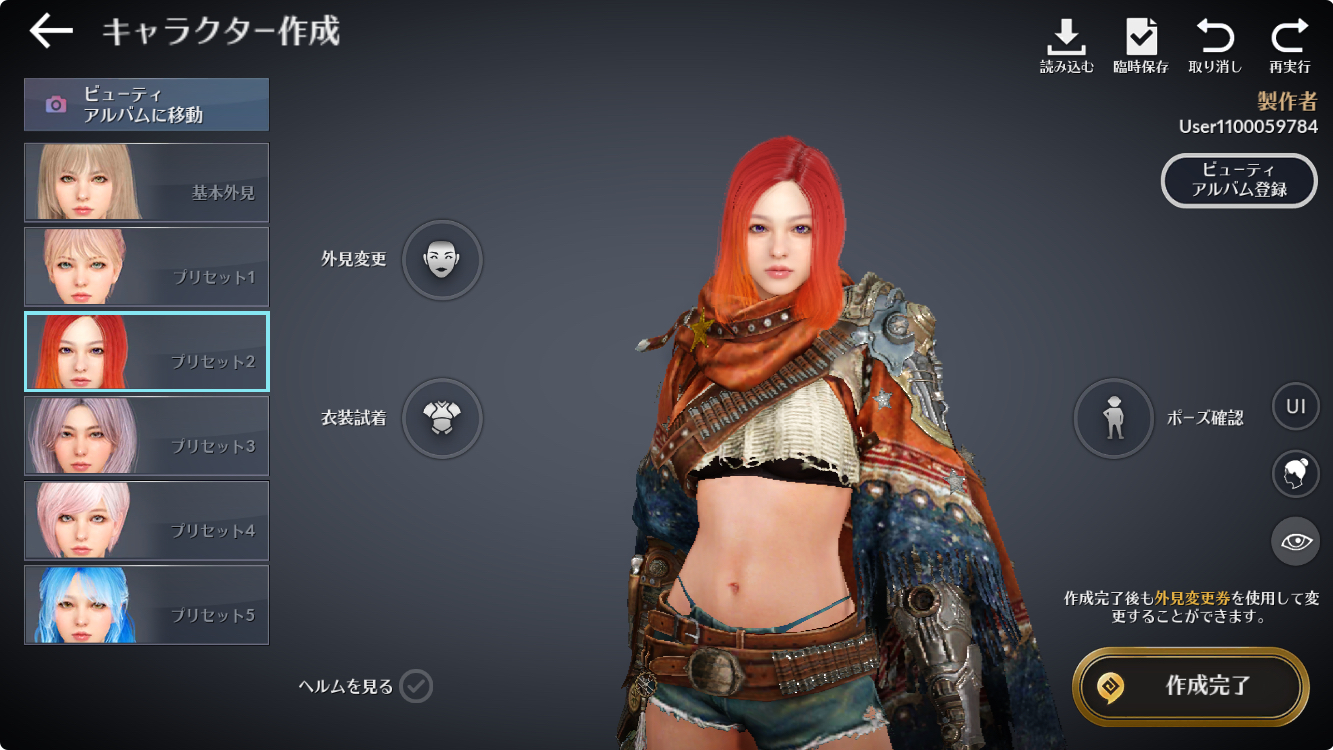Register to beauty album via ビューティアルバム登録
The image size is (1333, 750).
coord(1239,180)
